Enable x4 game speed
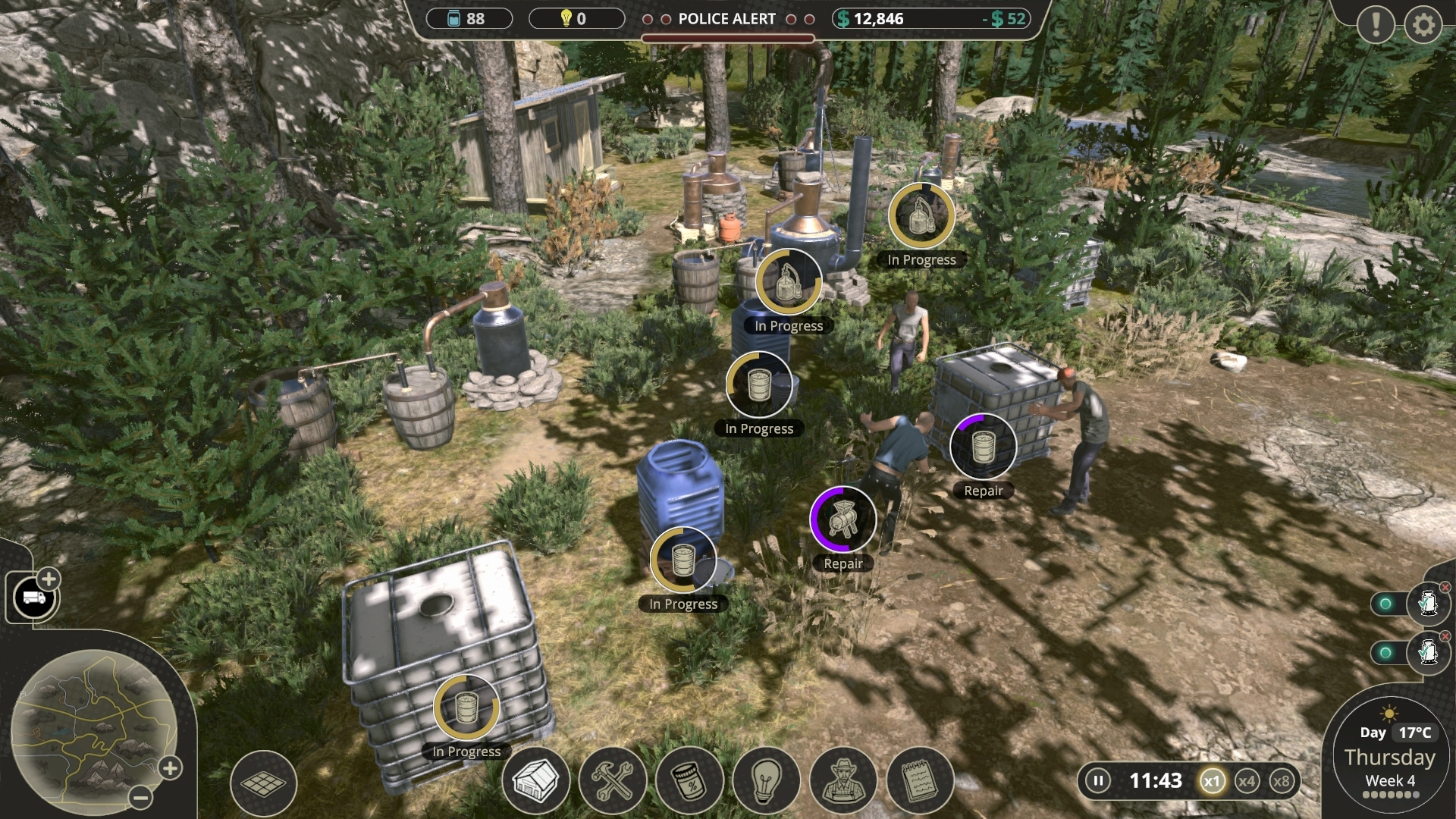 1247,780
